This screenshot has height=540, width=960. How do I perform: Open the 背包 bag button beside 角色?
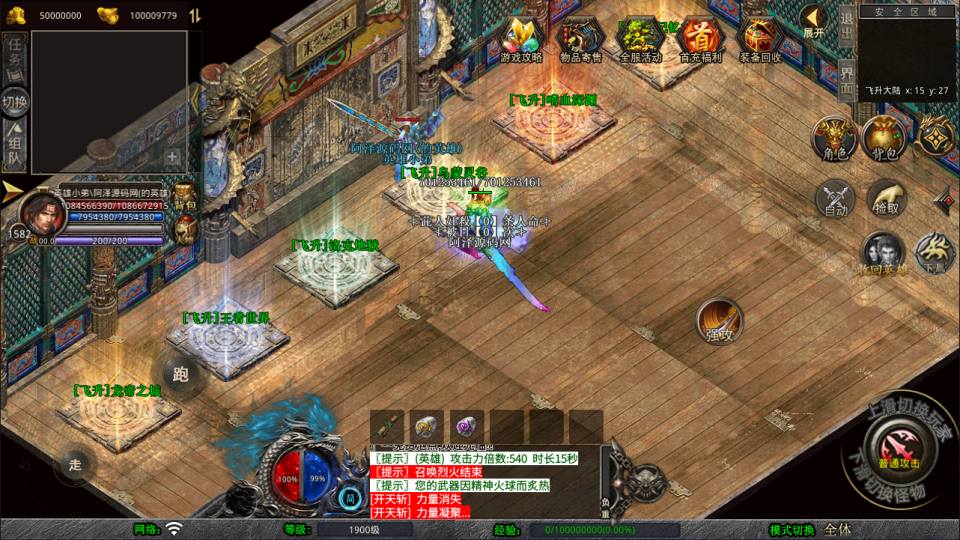pyautogui.click(x=884, y=138)
